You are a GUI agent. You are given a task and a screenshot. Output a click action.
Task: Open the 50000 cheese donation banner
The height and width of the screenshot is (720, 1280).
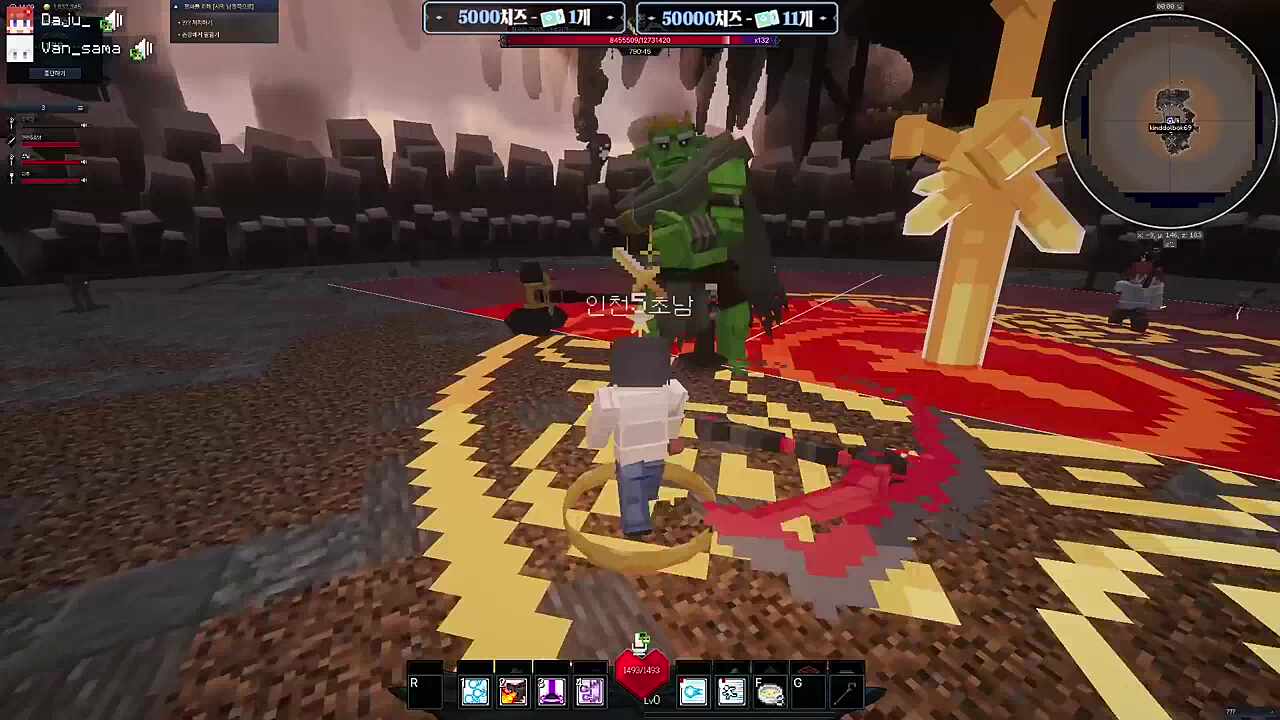[x=736, y=18]
